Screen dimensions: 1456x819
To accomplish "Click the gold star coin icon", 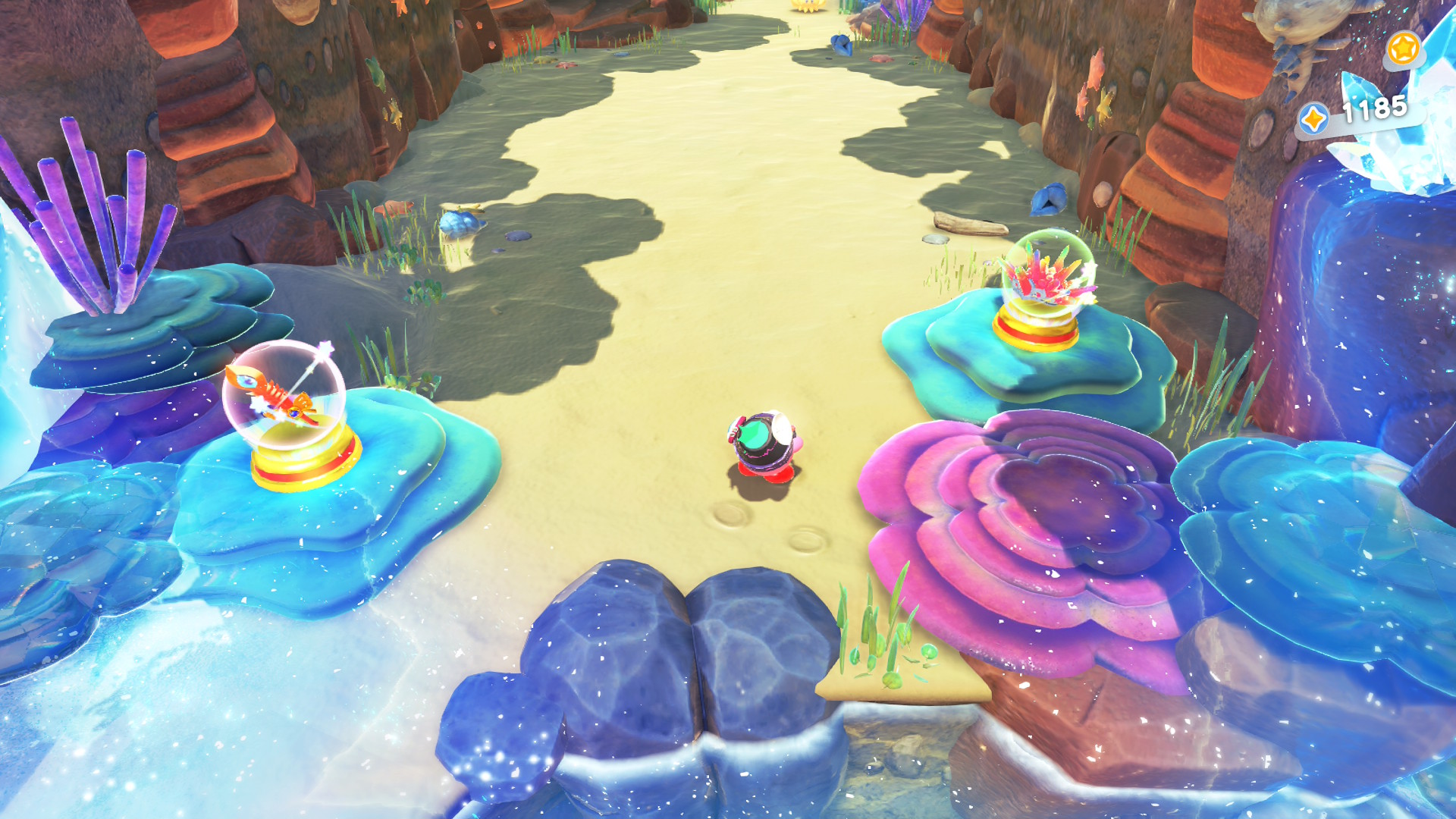I will [1403, 49].
